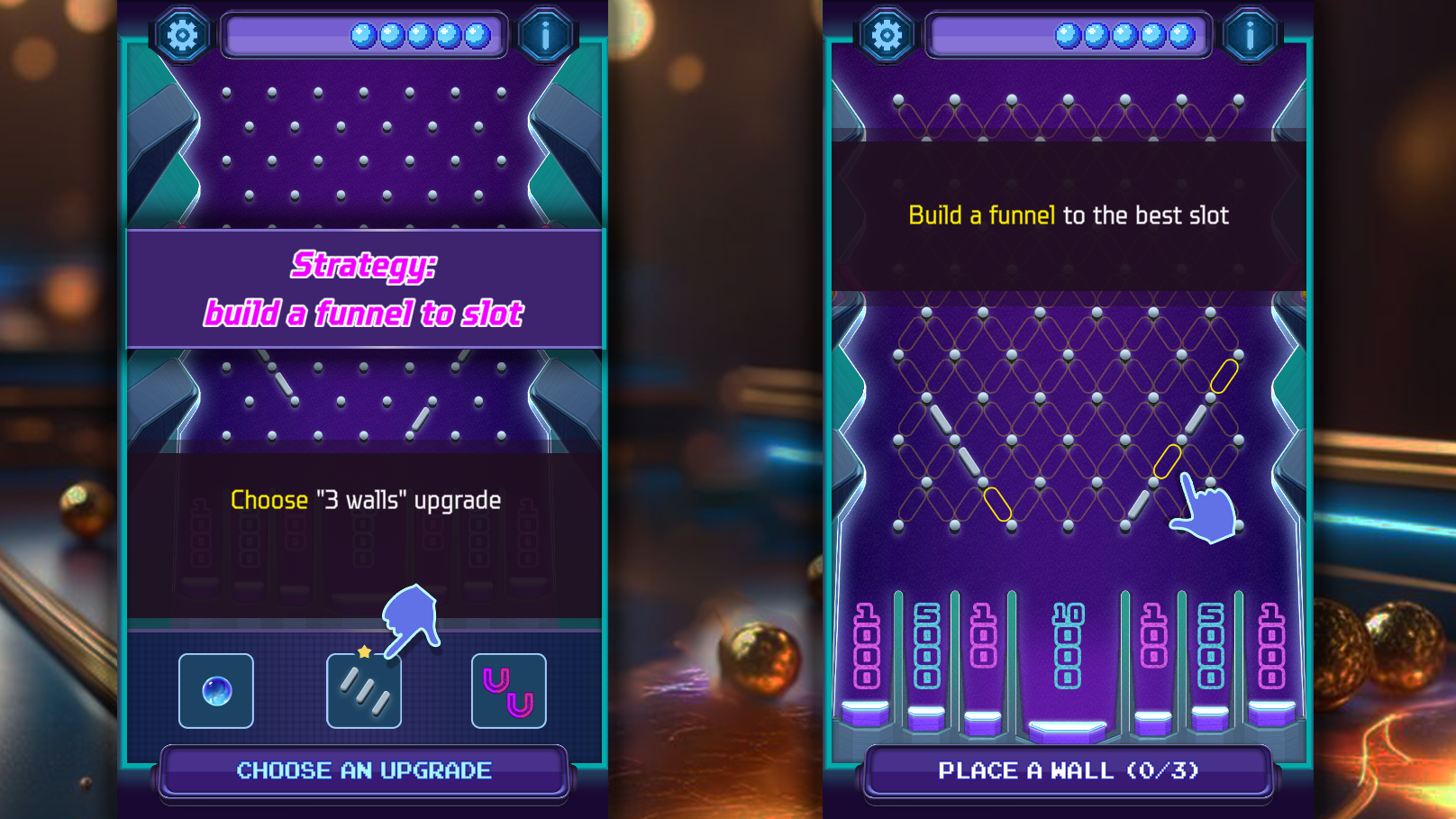
Task: Tap the info icon on the right screen
Action: (1252, 34)
